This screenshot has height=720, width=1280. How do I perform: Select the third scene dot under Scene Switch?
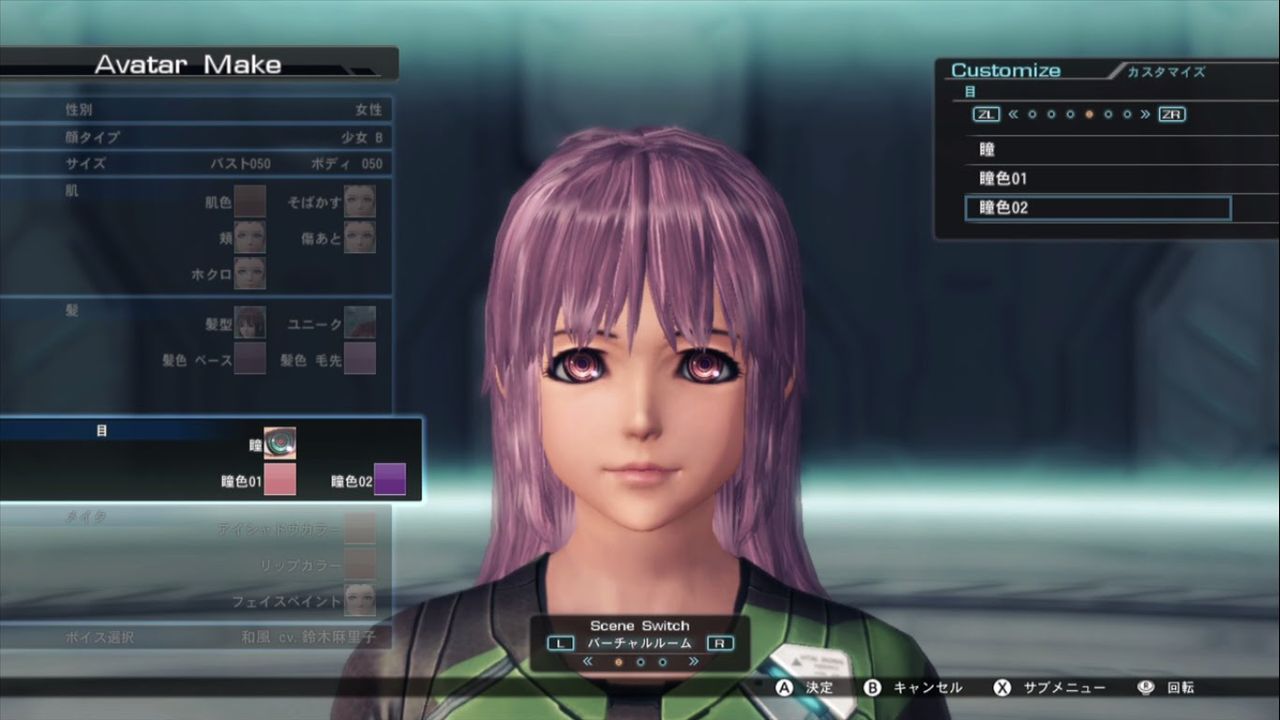point(662,660)
